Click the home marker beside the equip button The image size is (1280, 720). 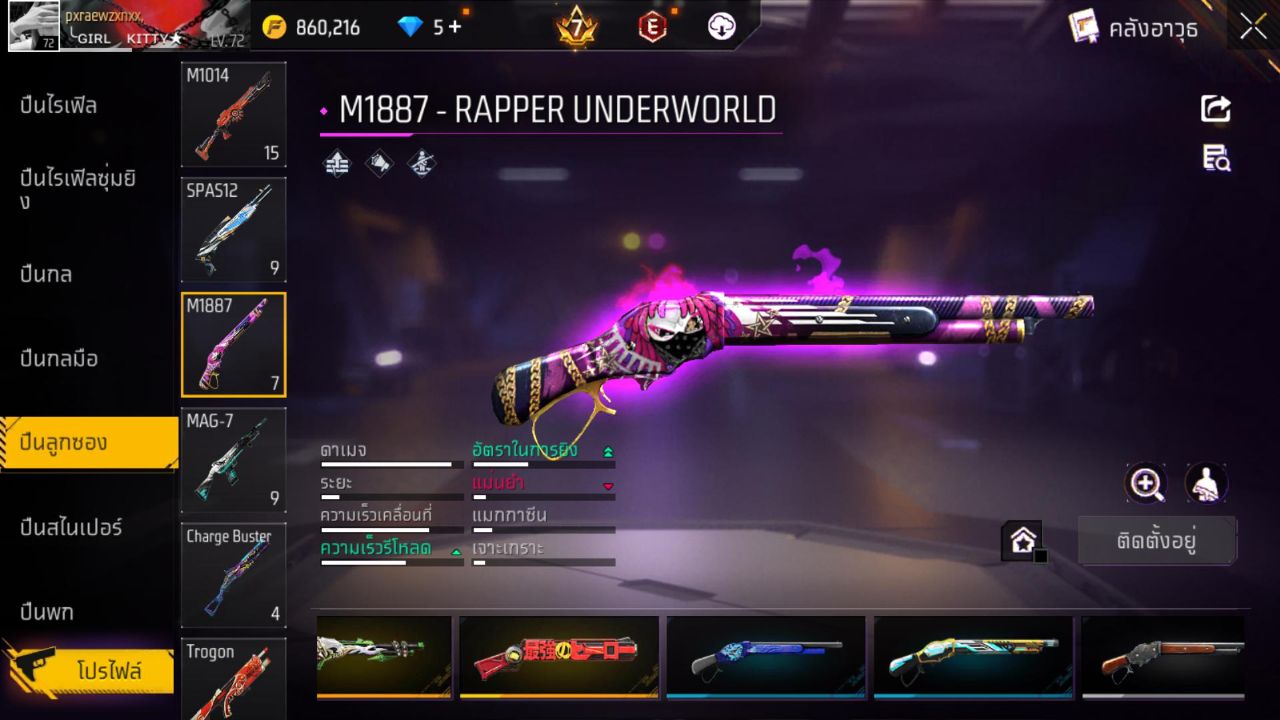(x=1022, y=540)
